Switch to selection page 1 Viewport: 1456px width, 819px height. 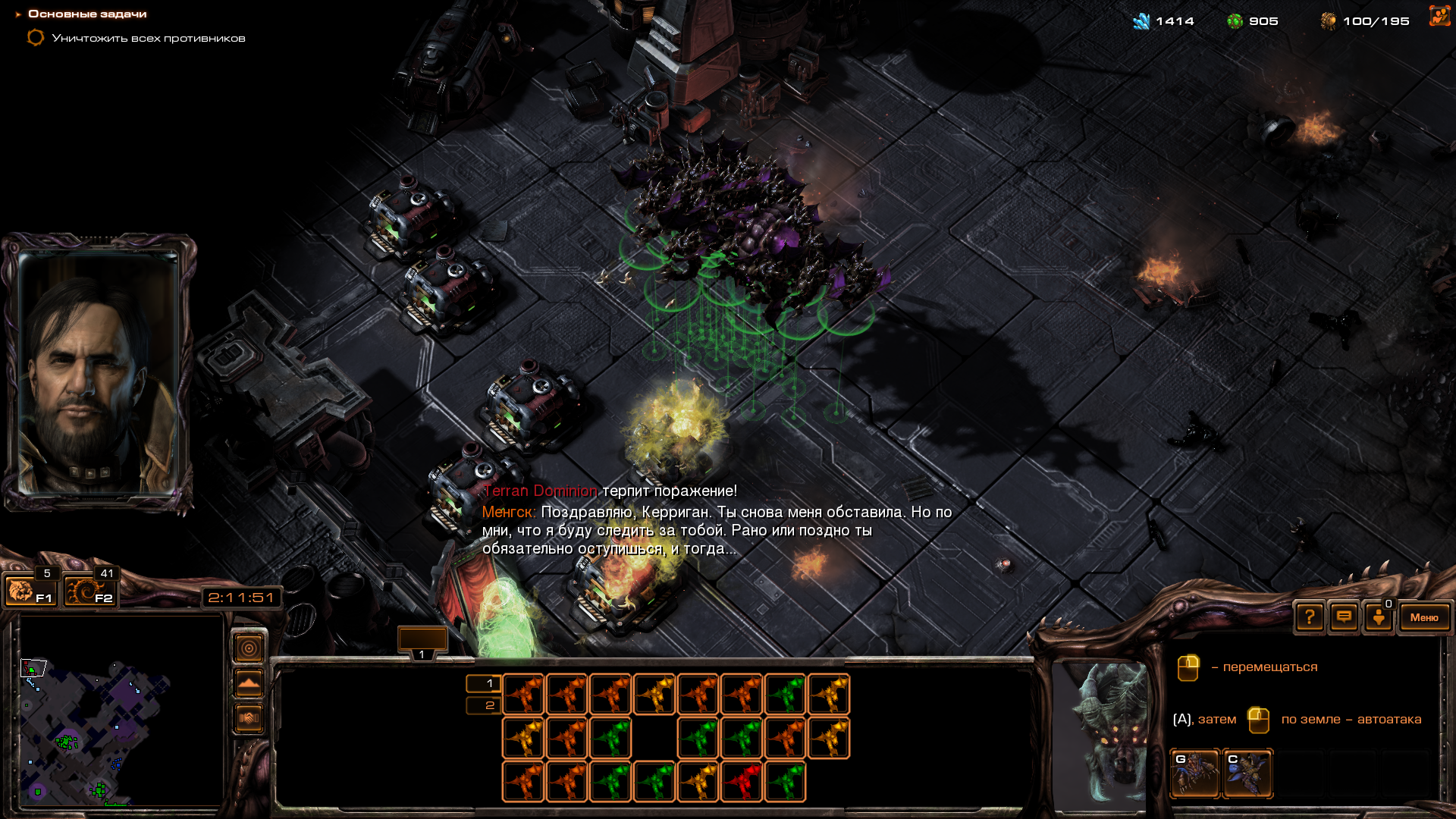pyautogui.click(x=483, y=683)
